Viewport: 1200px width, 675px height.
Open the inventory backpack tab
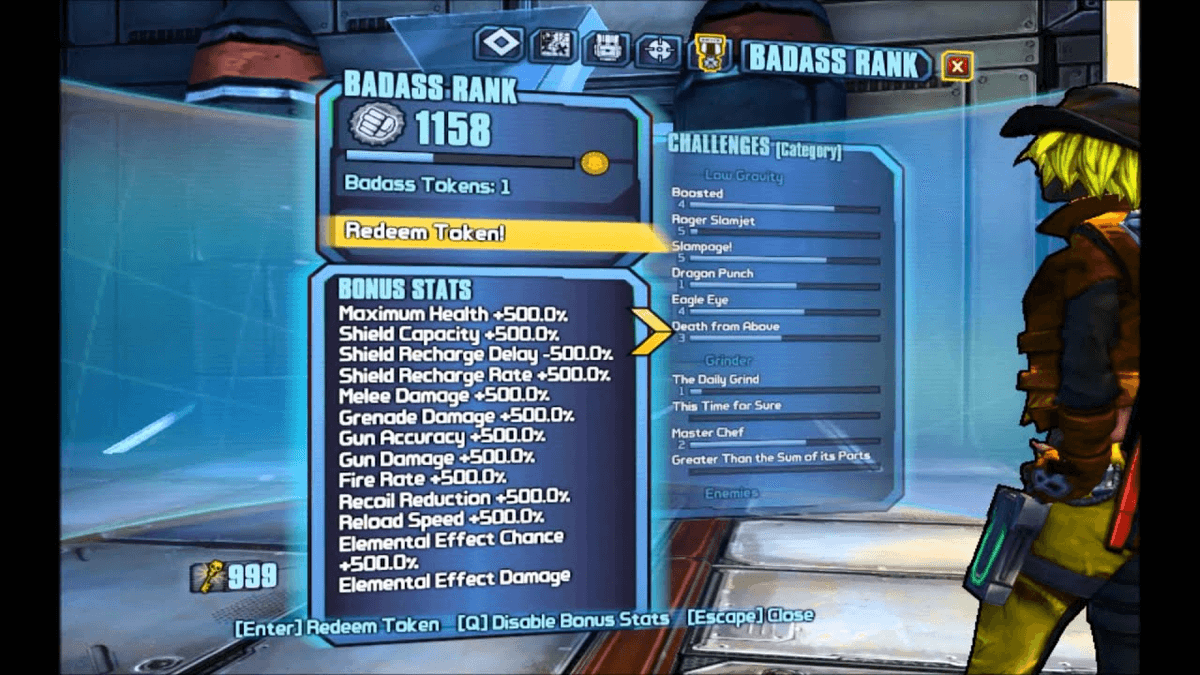tap(606, 47)
